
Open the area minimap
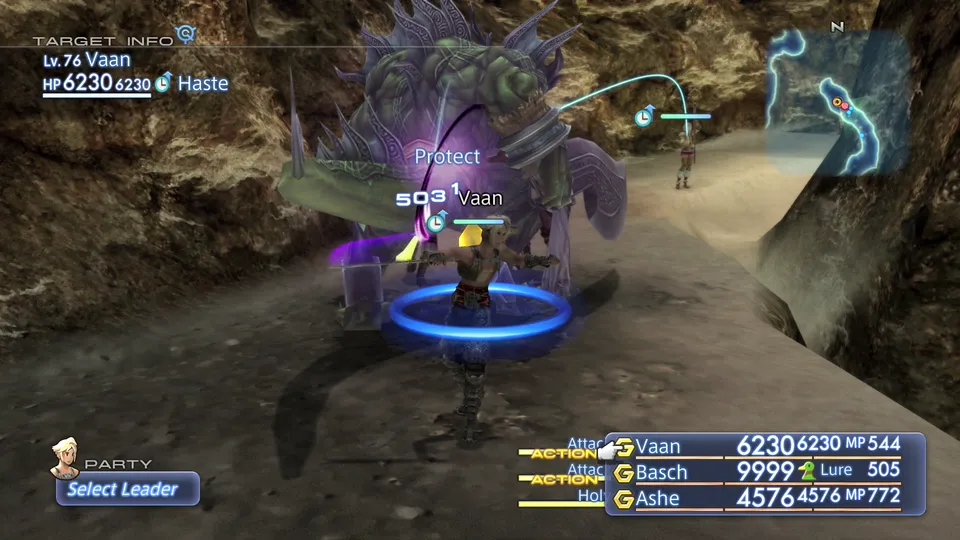(837, 102)
